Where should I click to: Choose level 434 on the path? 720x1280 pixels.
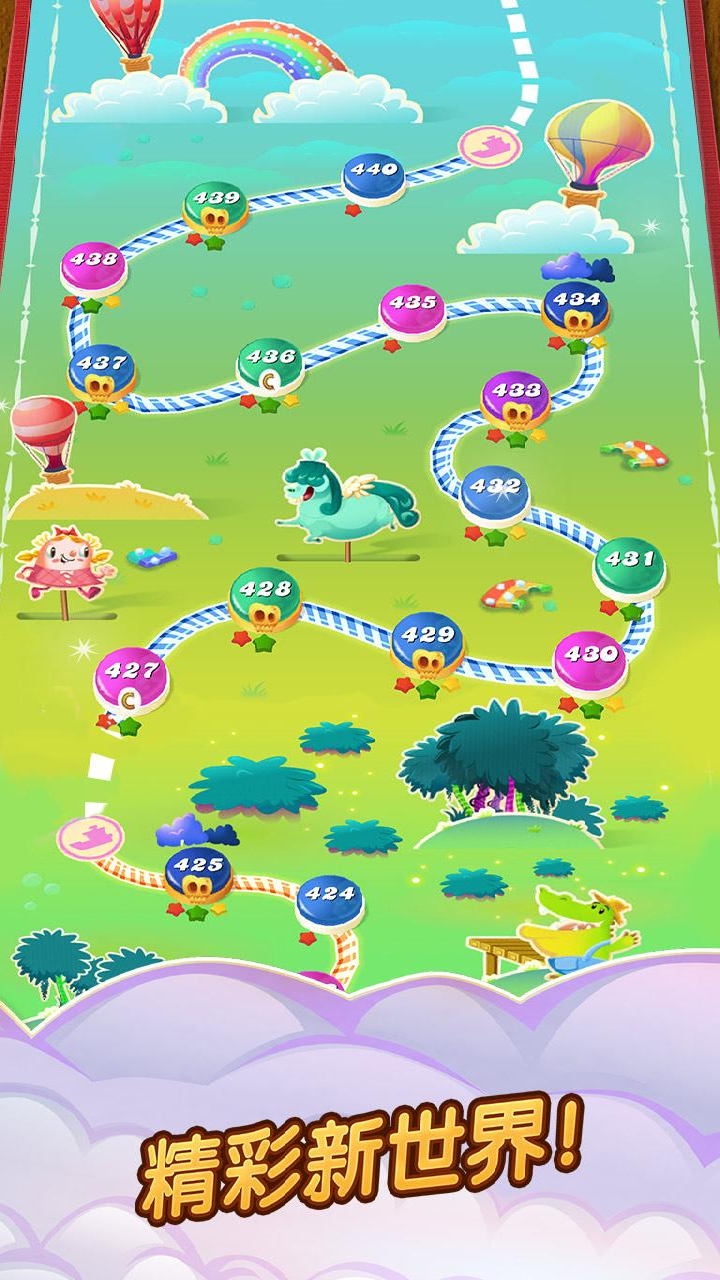coord(576,305)
